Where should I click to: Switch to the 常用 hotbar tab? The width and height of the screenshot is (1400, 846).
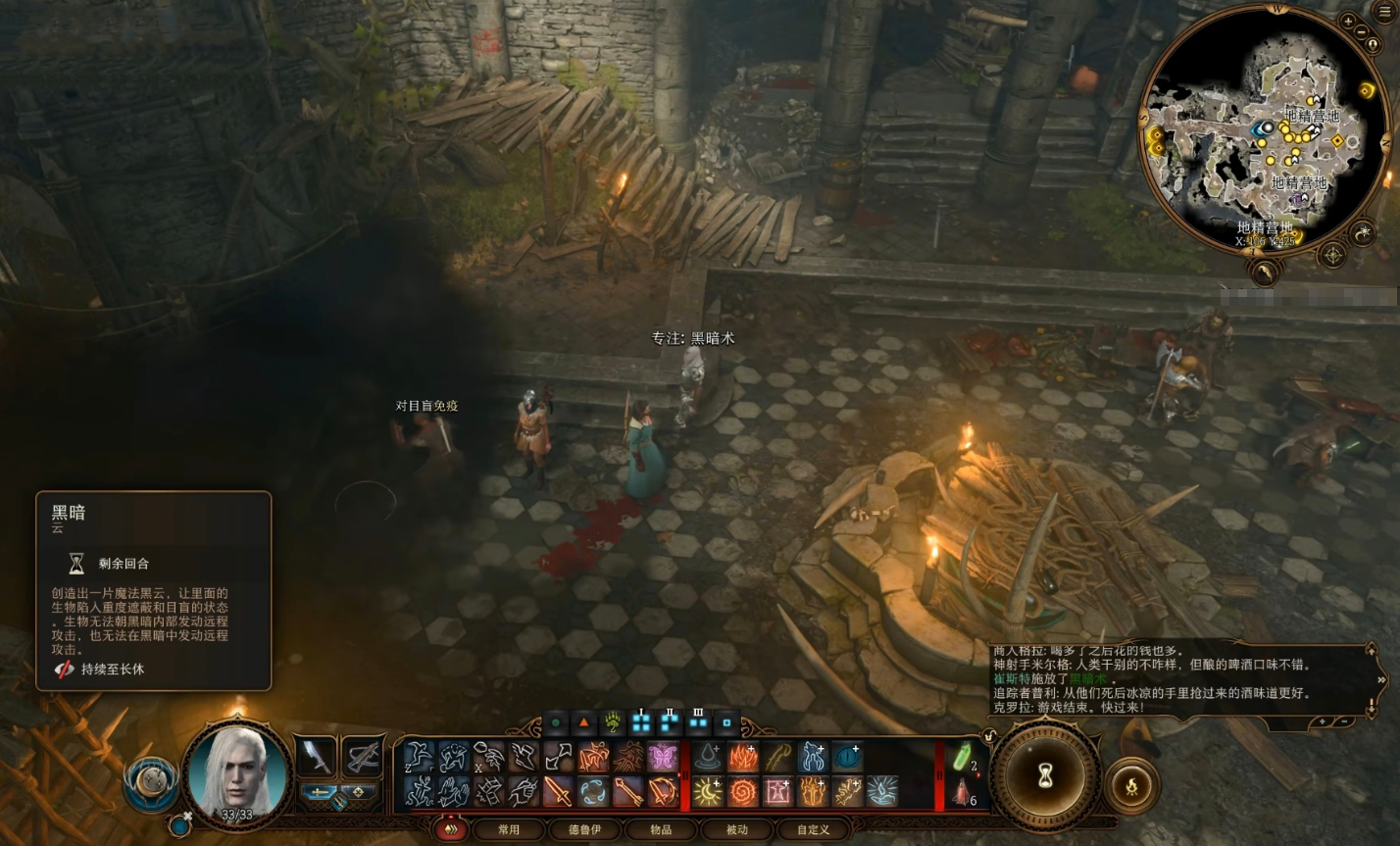509,829
